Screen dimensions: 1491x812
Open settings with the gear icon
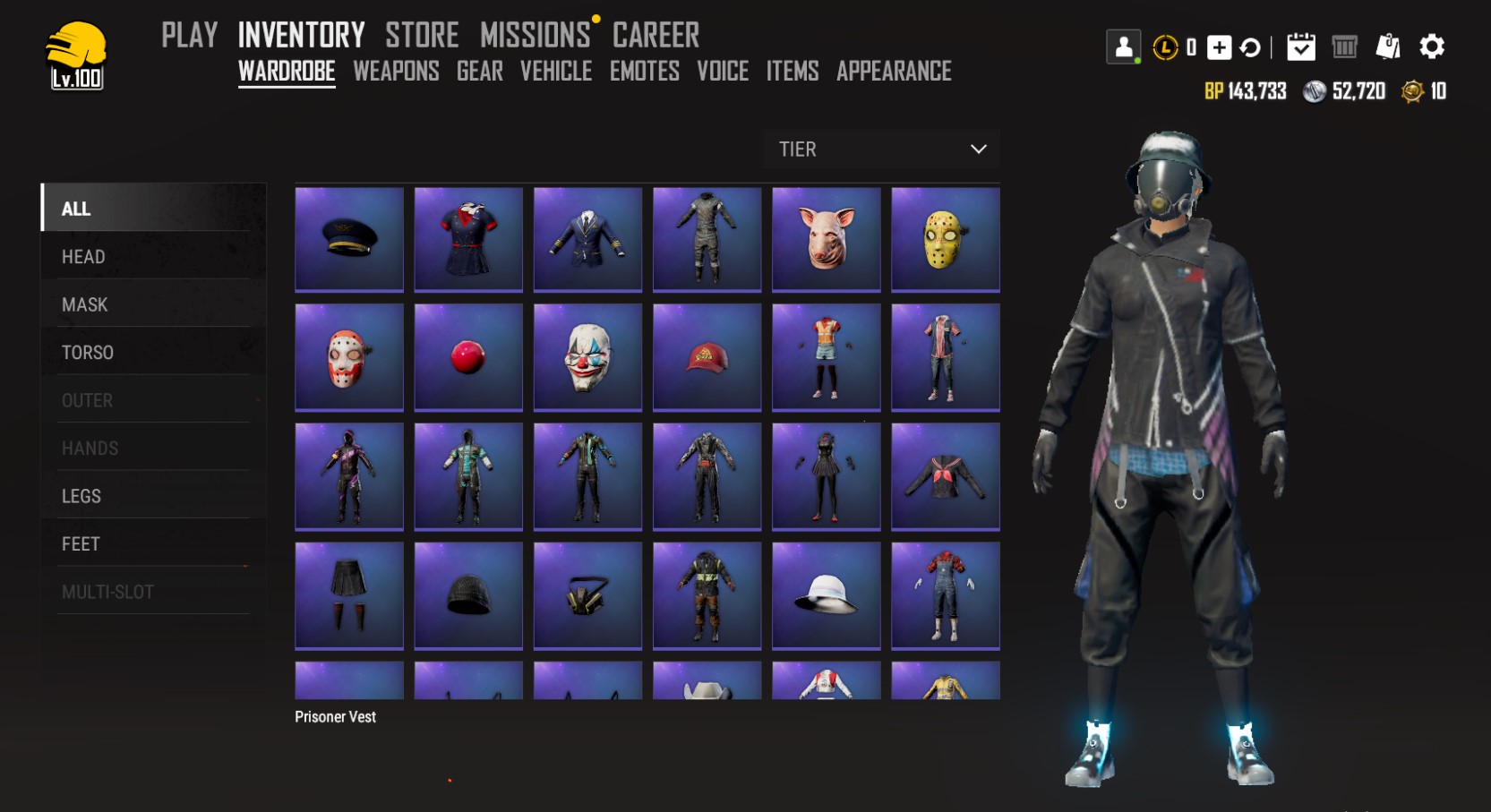click(x=1431, y=47)
